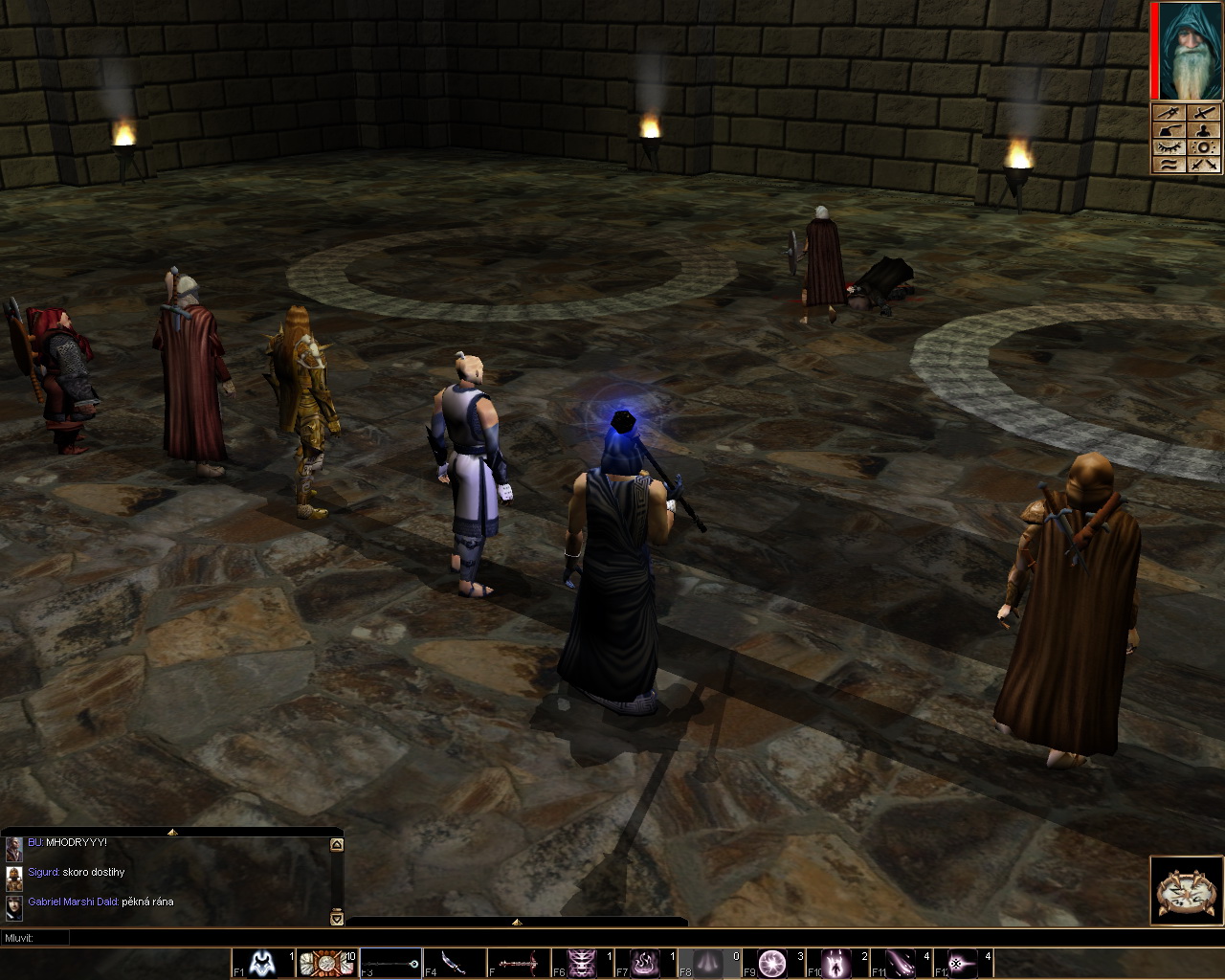Click the wavy lines mode button
The height and width of the screenshot is (980, 1225).
point(1169,165)
